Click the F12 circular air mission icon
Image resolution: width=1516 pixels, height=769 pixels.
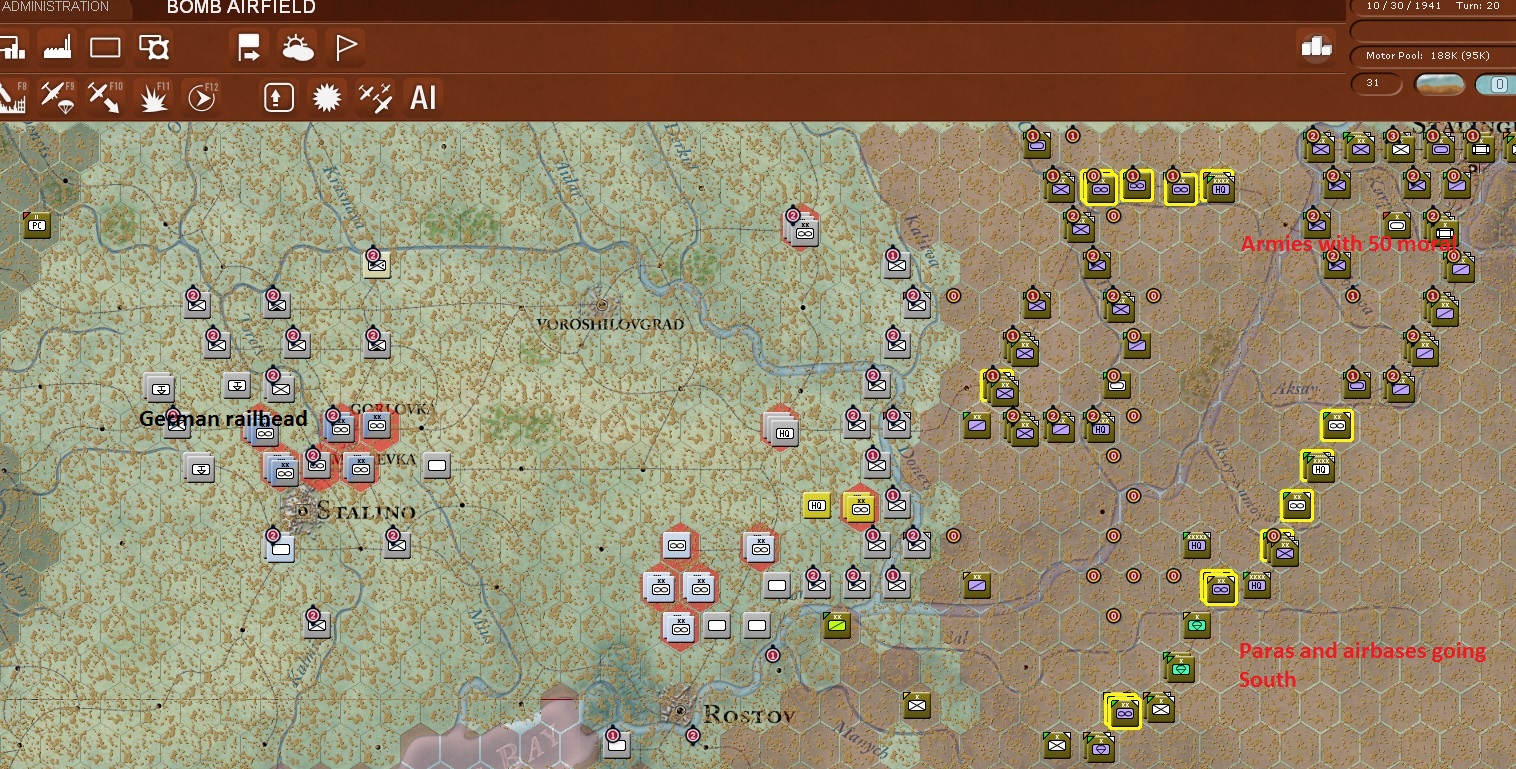(200, 97)
